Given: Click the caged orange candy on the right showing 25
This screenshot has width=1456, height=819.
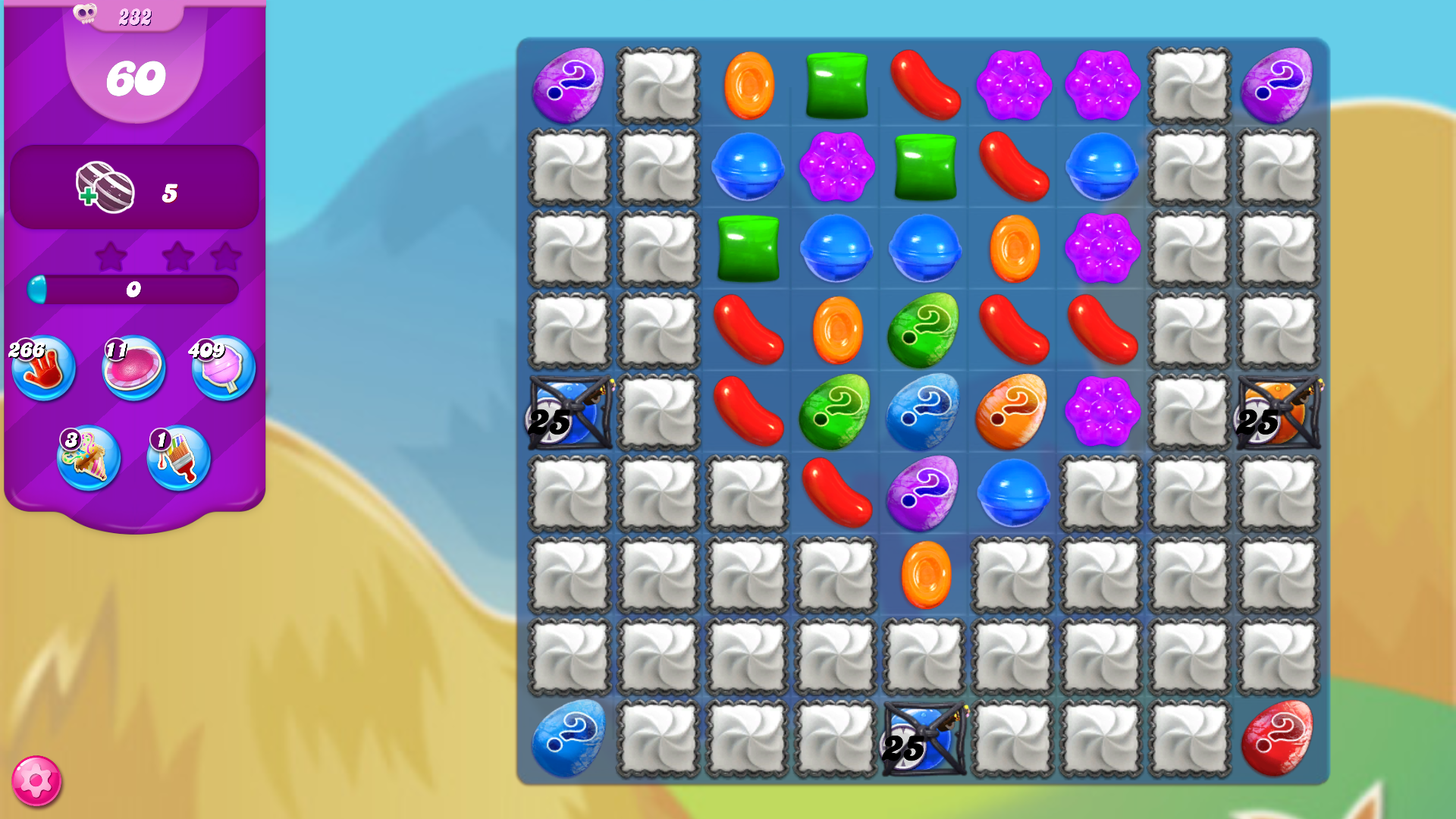Looking at the screenshot, I should coord(1279,413).
